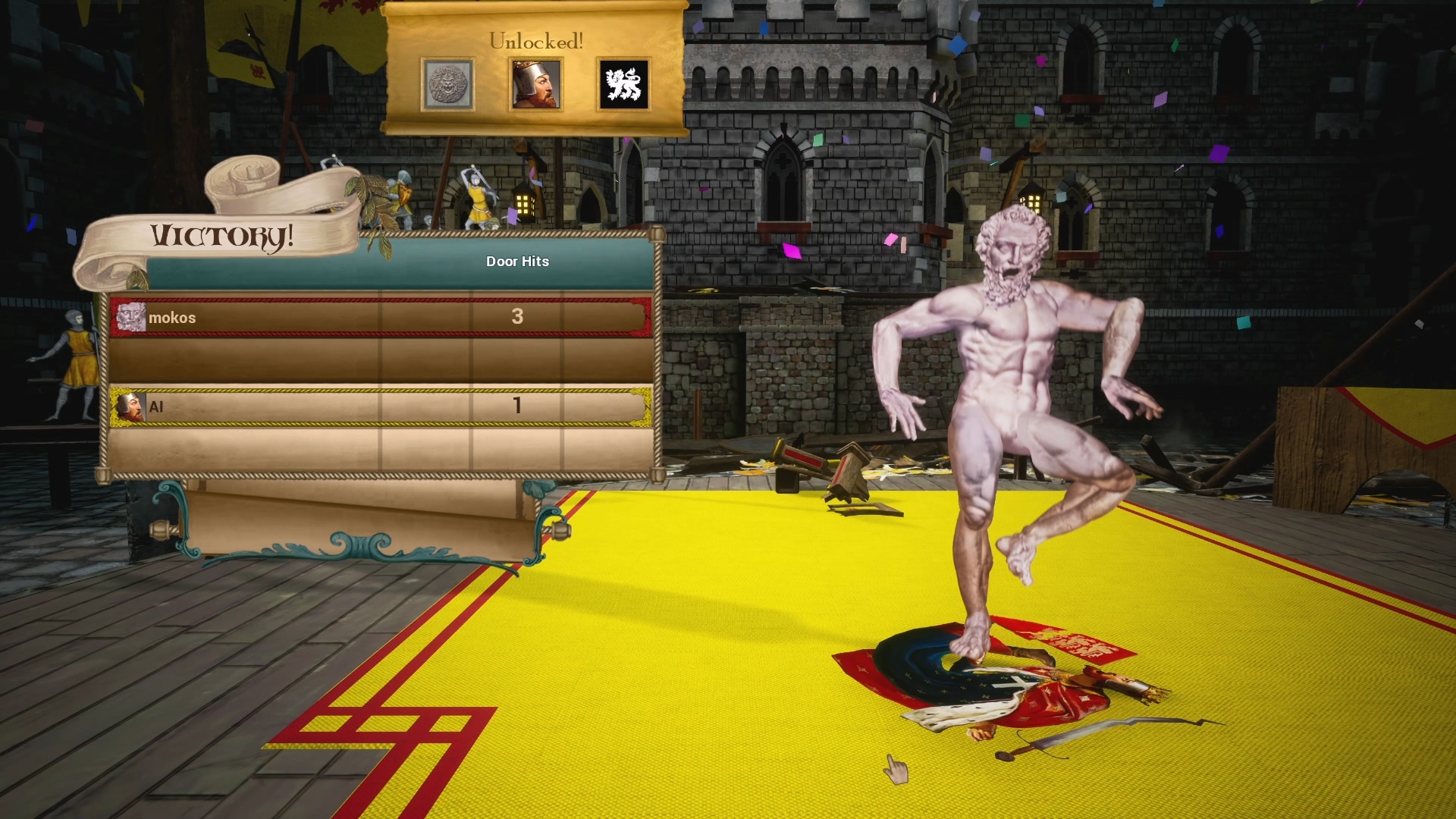This screenshot has height=819, width=1456.
Task: Choose the unlocked helmeted king portrait
Action: [x=535, y=84]
